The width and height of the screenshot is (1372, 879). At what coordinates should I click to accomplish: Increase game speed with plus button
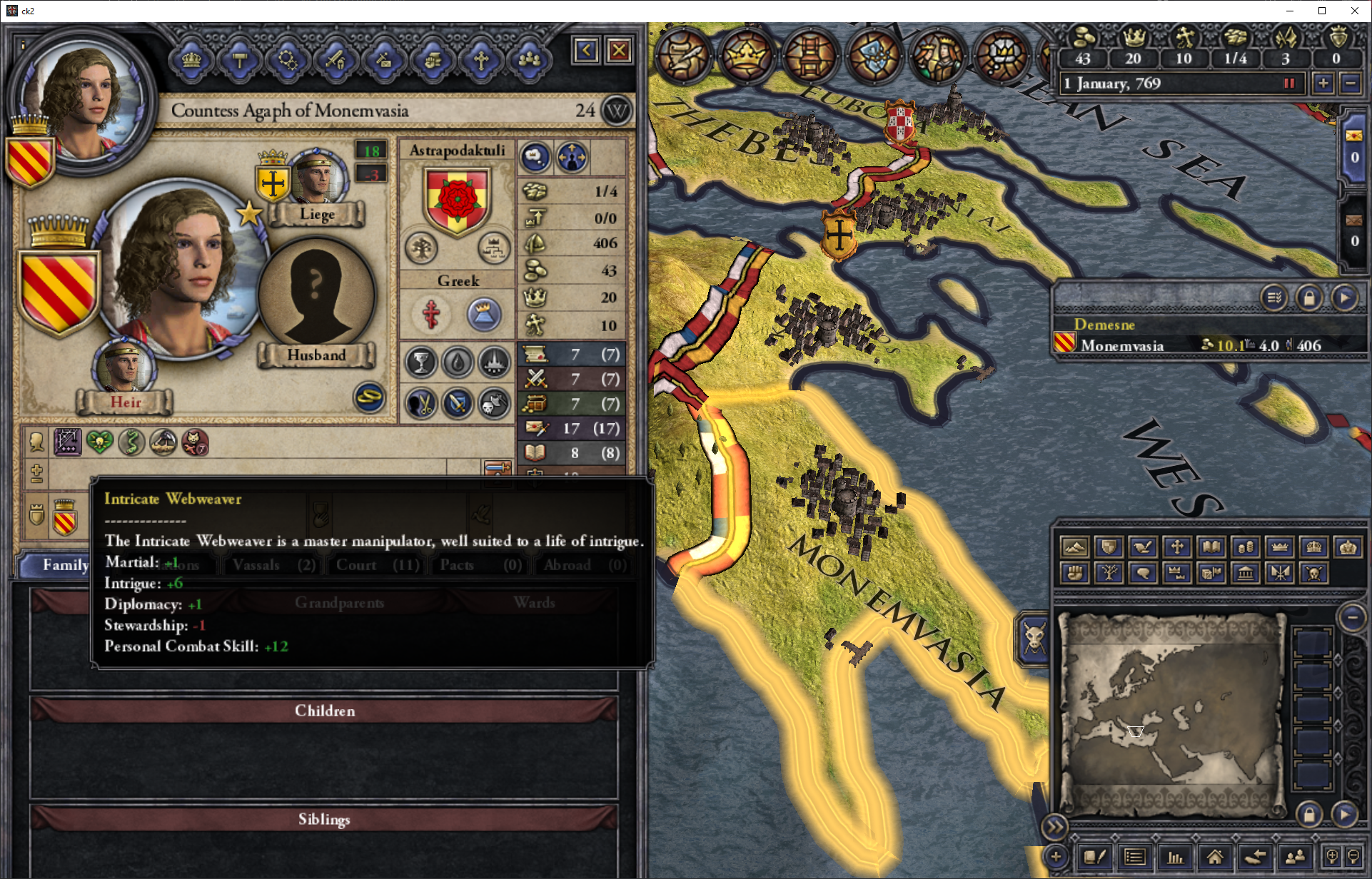click(x=1323, y=83)
